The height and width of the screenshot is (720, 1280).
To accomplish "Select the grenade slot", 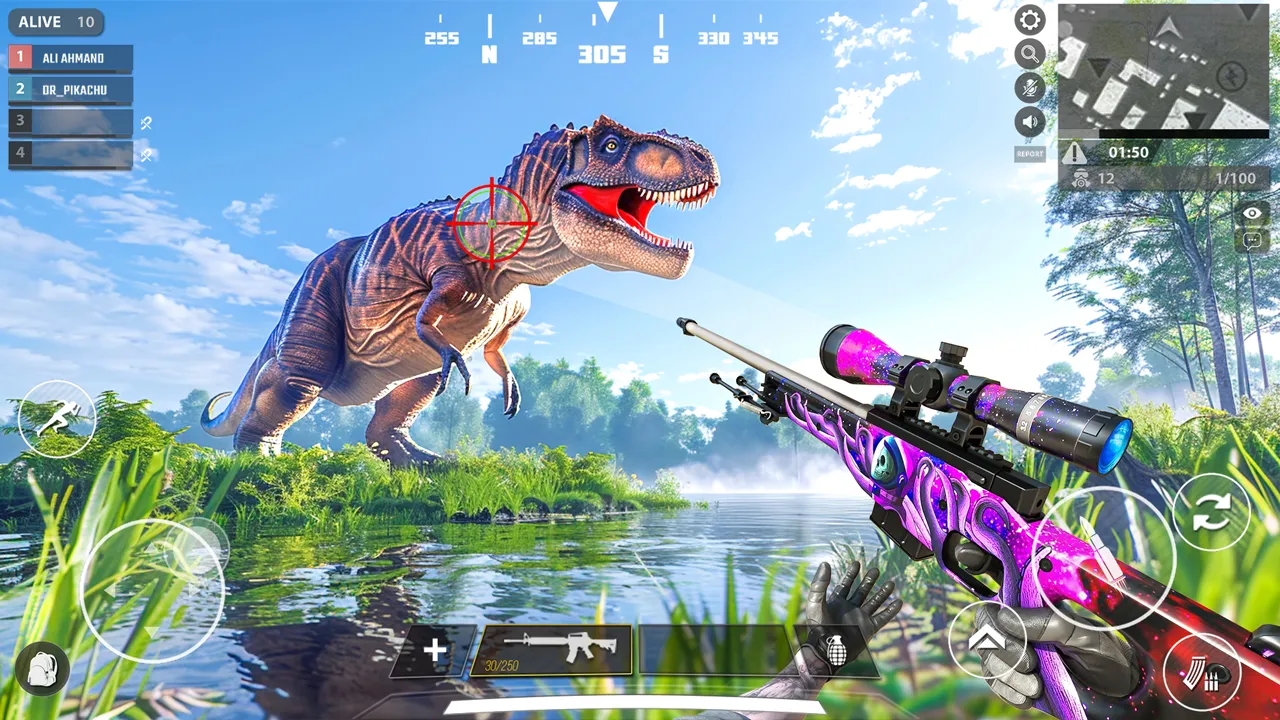I will click(836, 651).
